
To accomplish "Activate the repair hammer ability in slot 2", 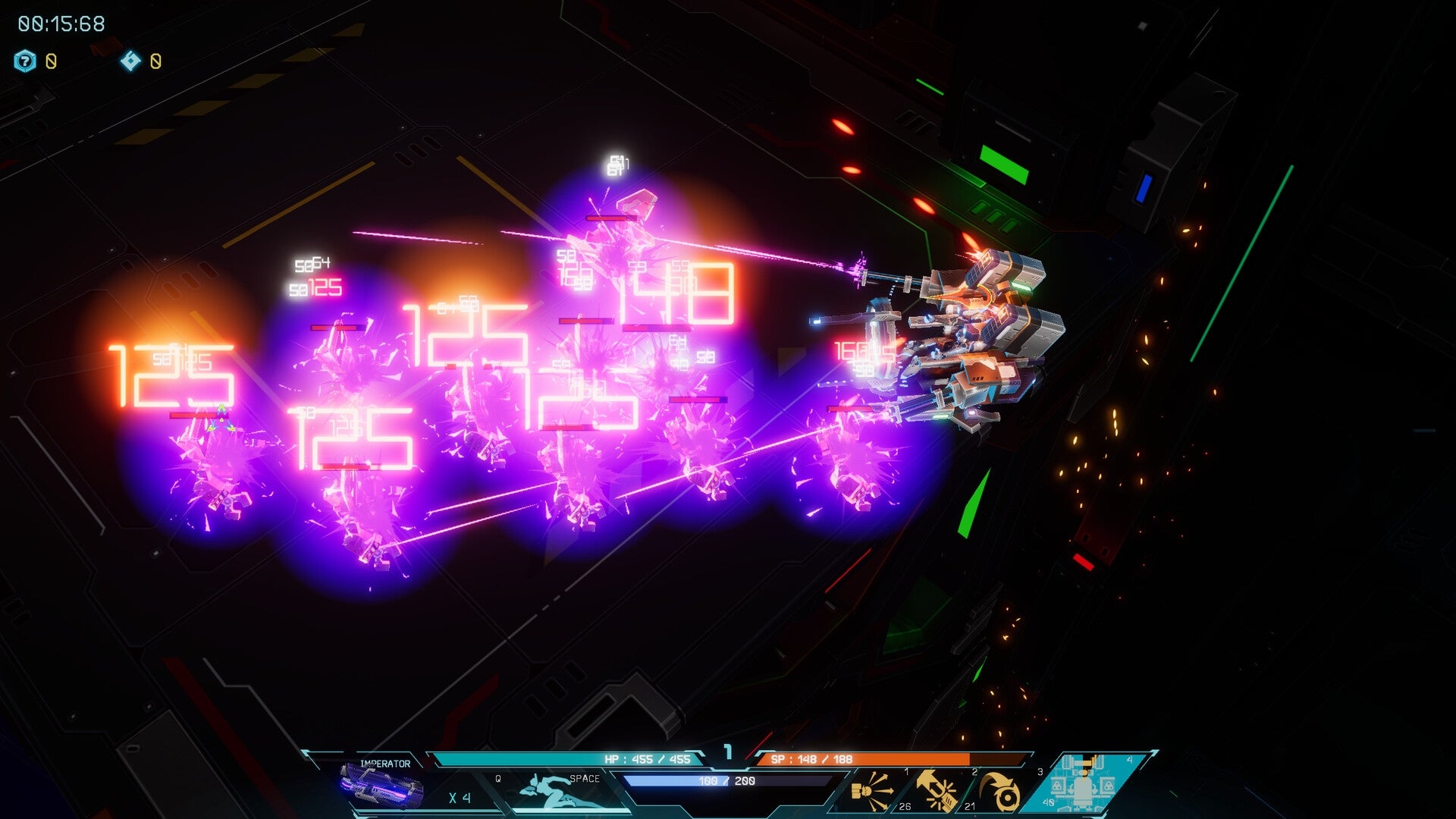I will pyautogui.click(x=937, y=790).
